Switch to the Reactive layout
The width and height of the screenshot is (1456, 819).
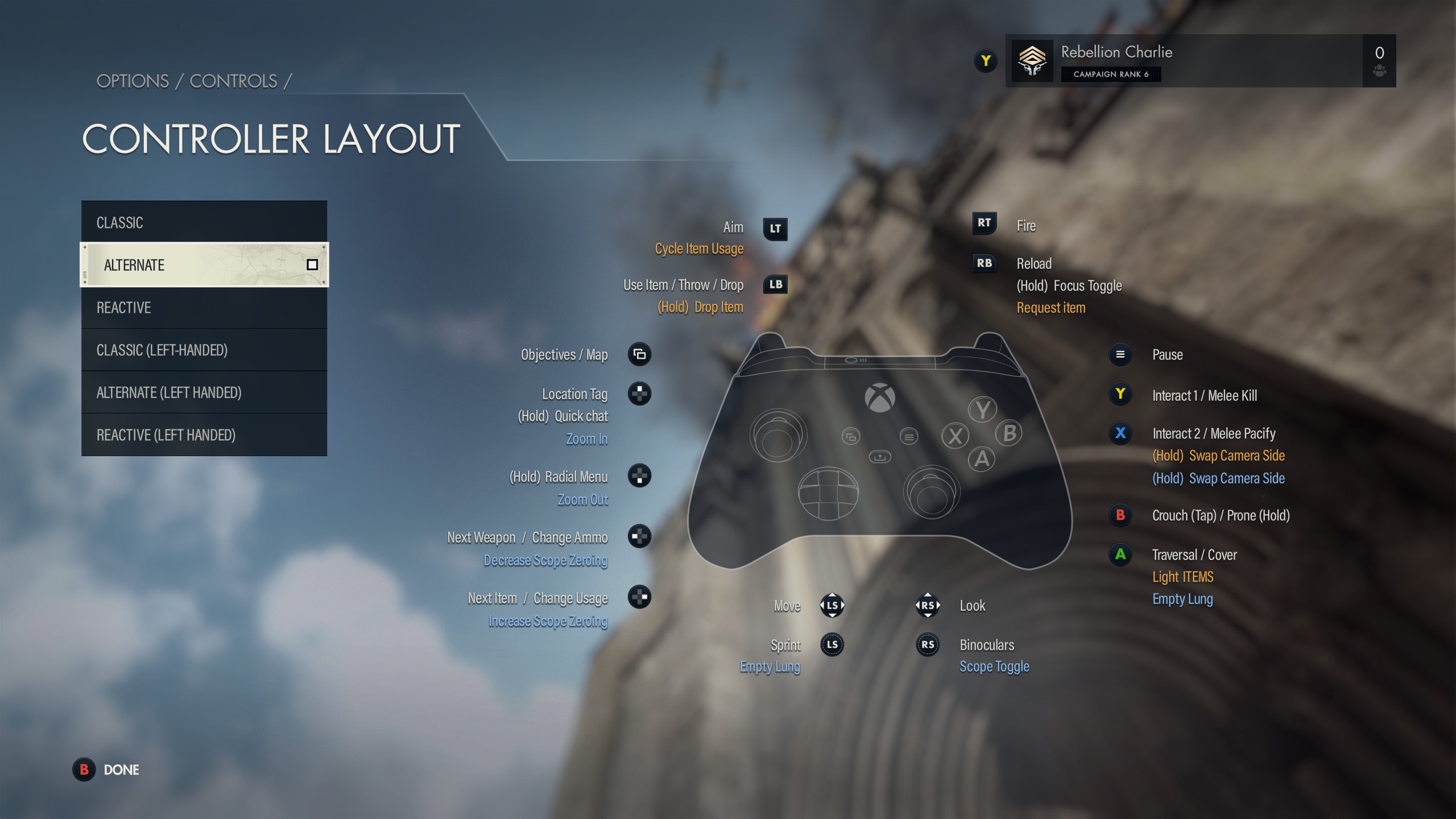tap(204, 308)
